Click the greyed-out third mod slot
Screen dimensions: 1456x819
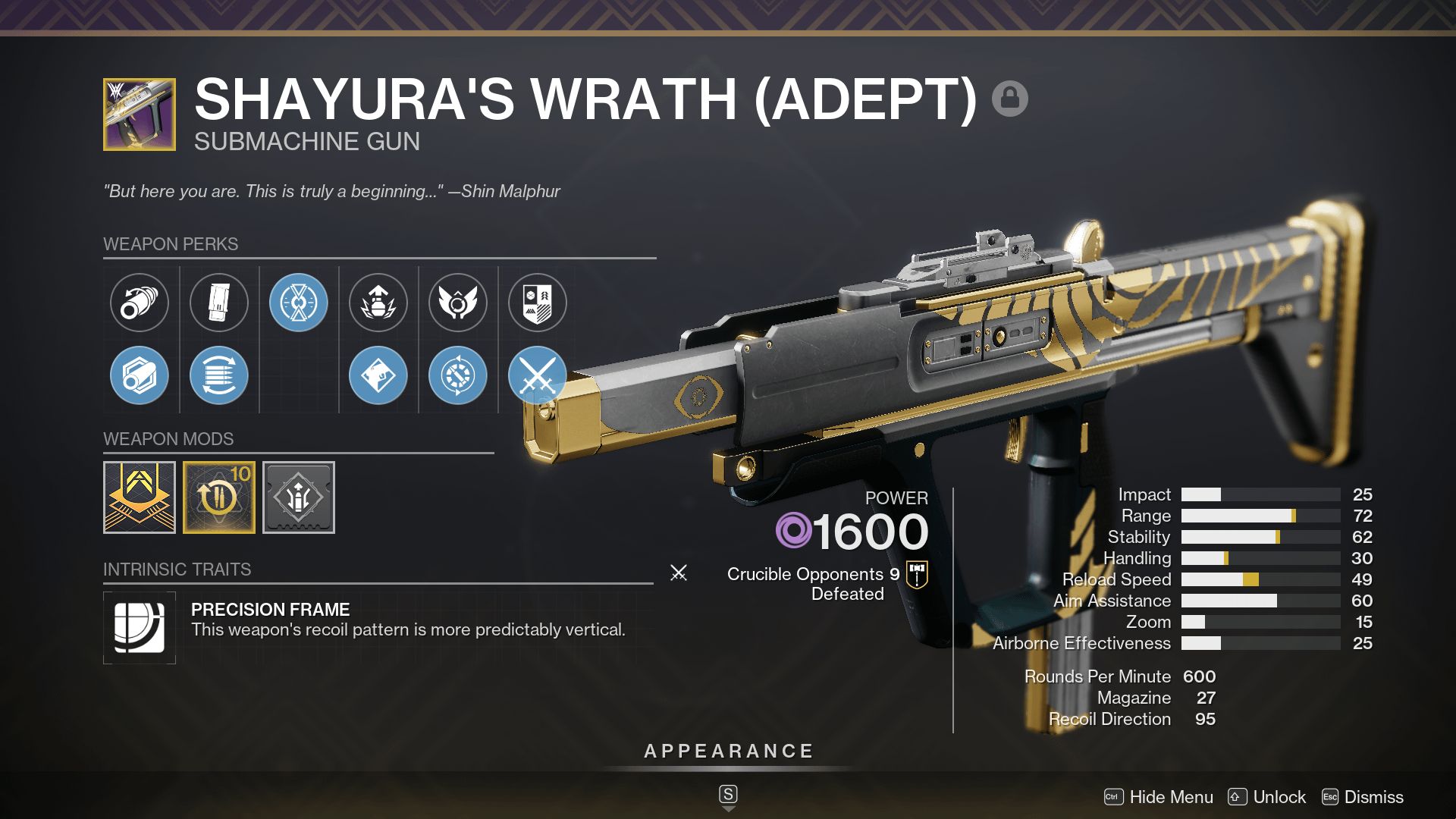coord(298,497)
